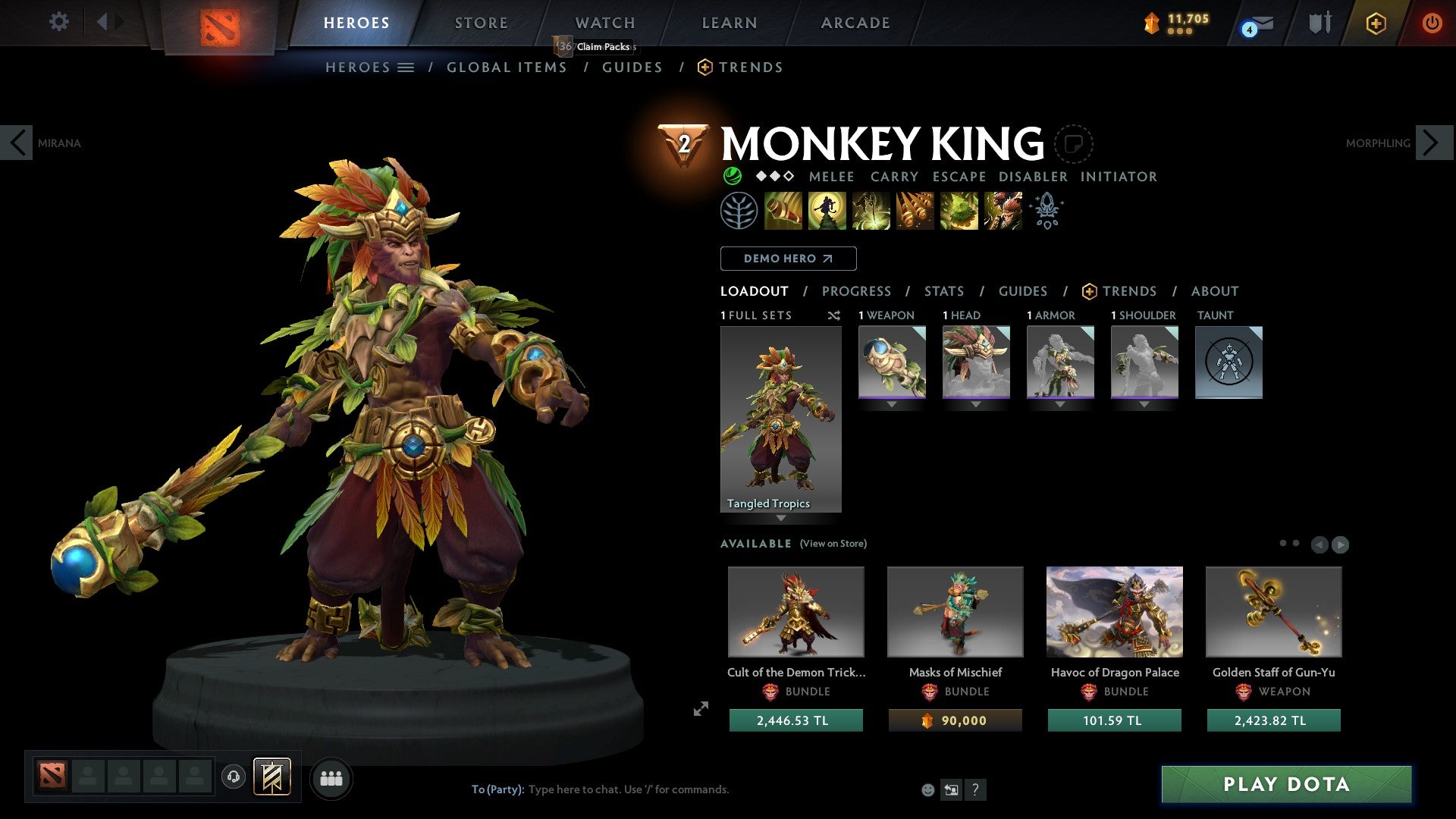
Task: Purchase Masks of Mischief for 90,000 shards
Action: click(955, 720)
